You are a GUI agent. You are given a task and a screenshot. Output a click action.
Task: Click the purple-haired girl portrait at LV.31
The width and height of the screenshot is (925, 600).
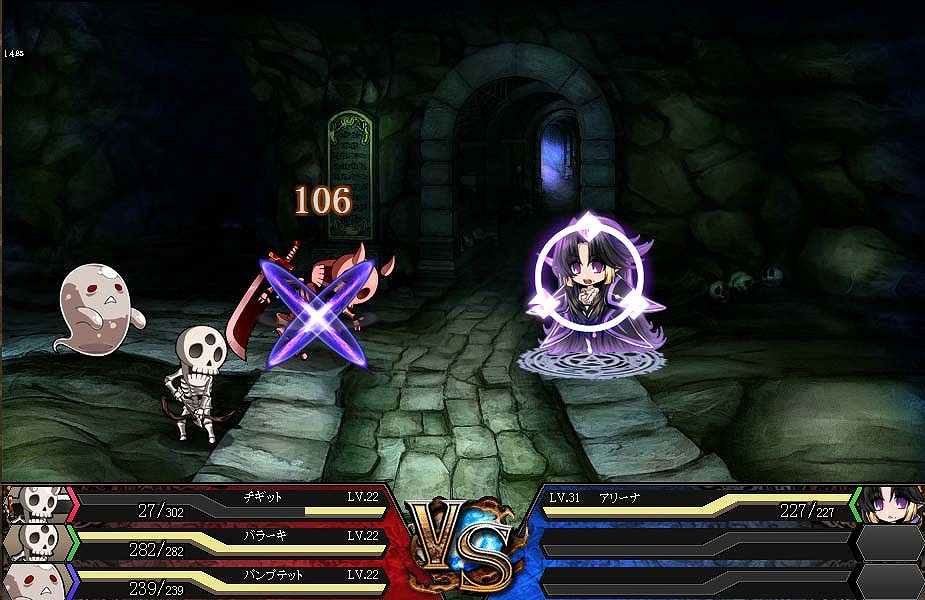889,504
